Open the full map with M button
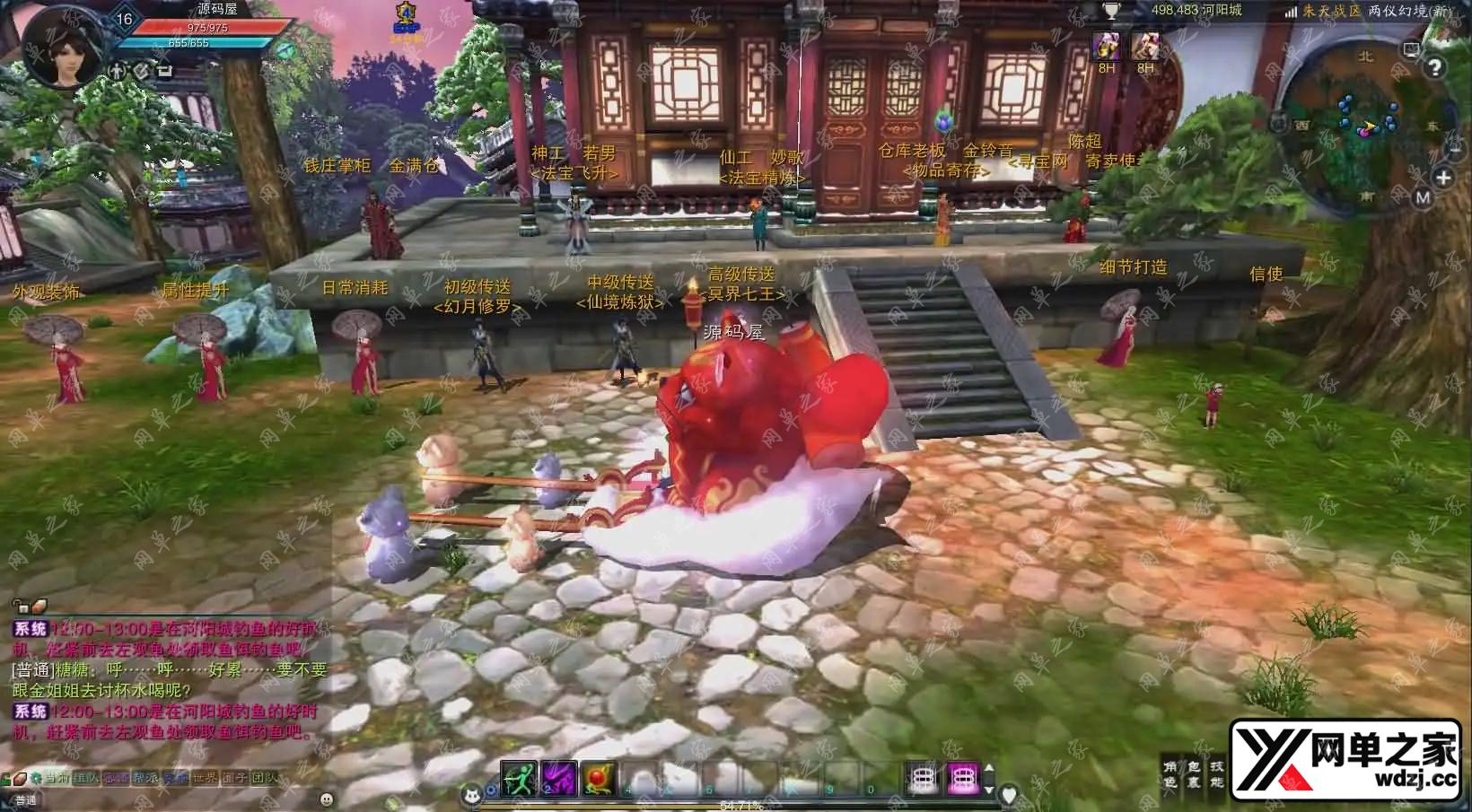The image size is (1472, 812). (x=1423, y=198)
